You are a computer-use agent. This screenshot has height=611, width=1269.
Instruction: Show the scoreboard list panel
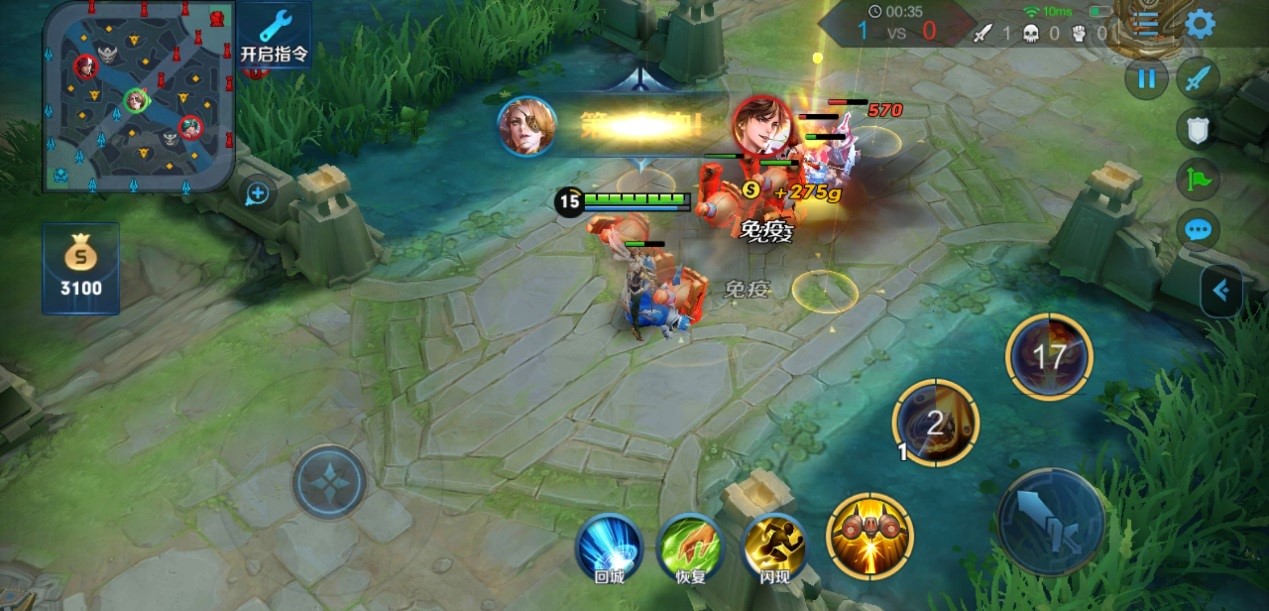click(x=1146, y=24)
